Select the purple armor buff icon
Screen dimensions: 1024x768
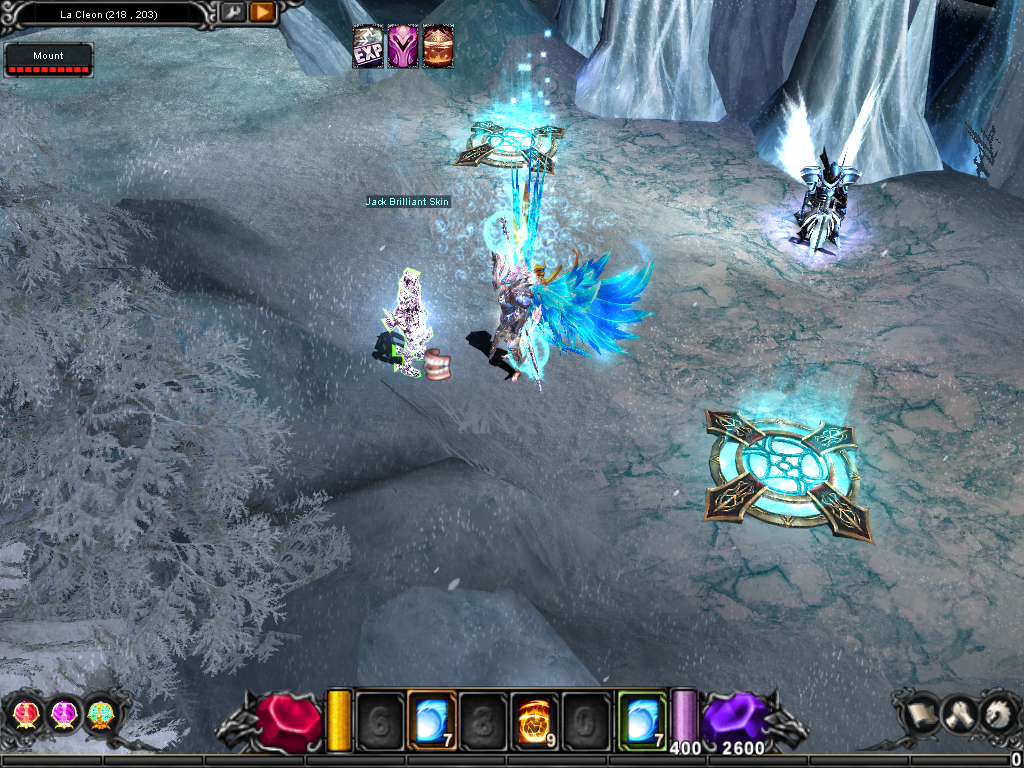click(403, 47)
